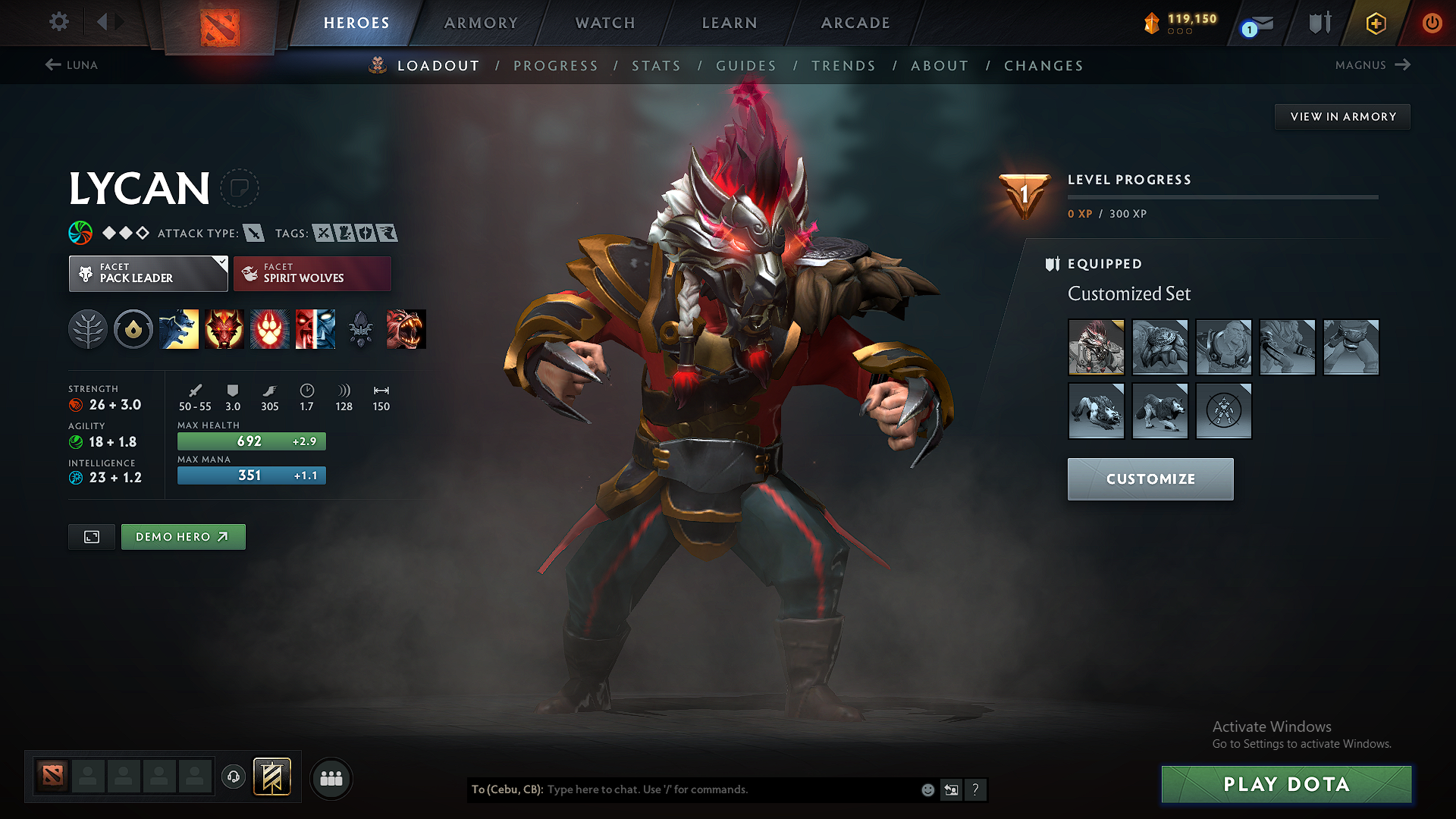This screenshot has width=1456, height=819.
Task: Click the Battle Pass banner icon
Action: click(272, 777)
